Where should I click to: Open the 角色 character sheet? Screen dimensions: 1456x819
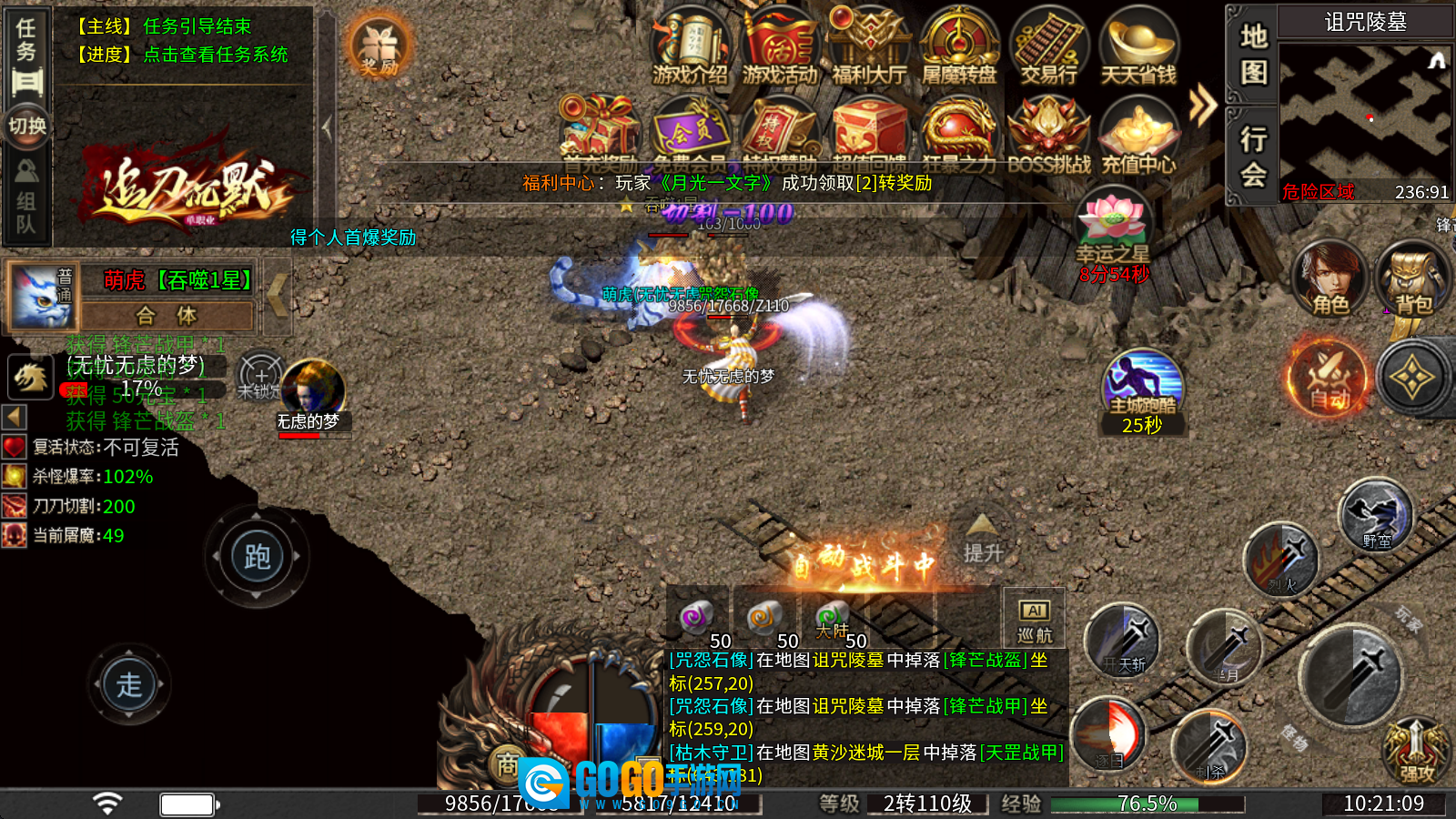click(1330, 278)
